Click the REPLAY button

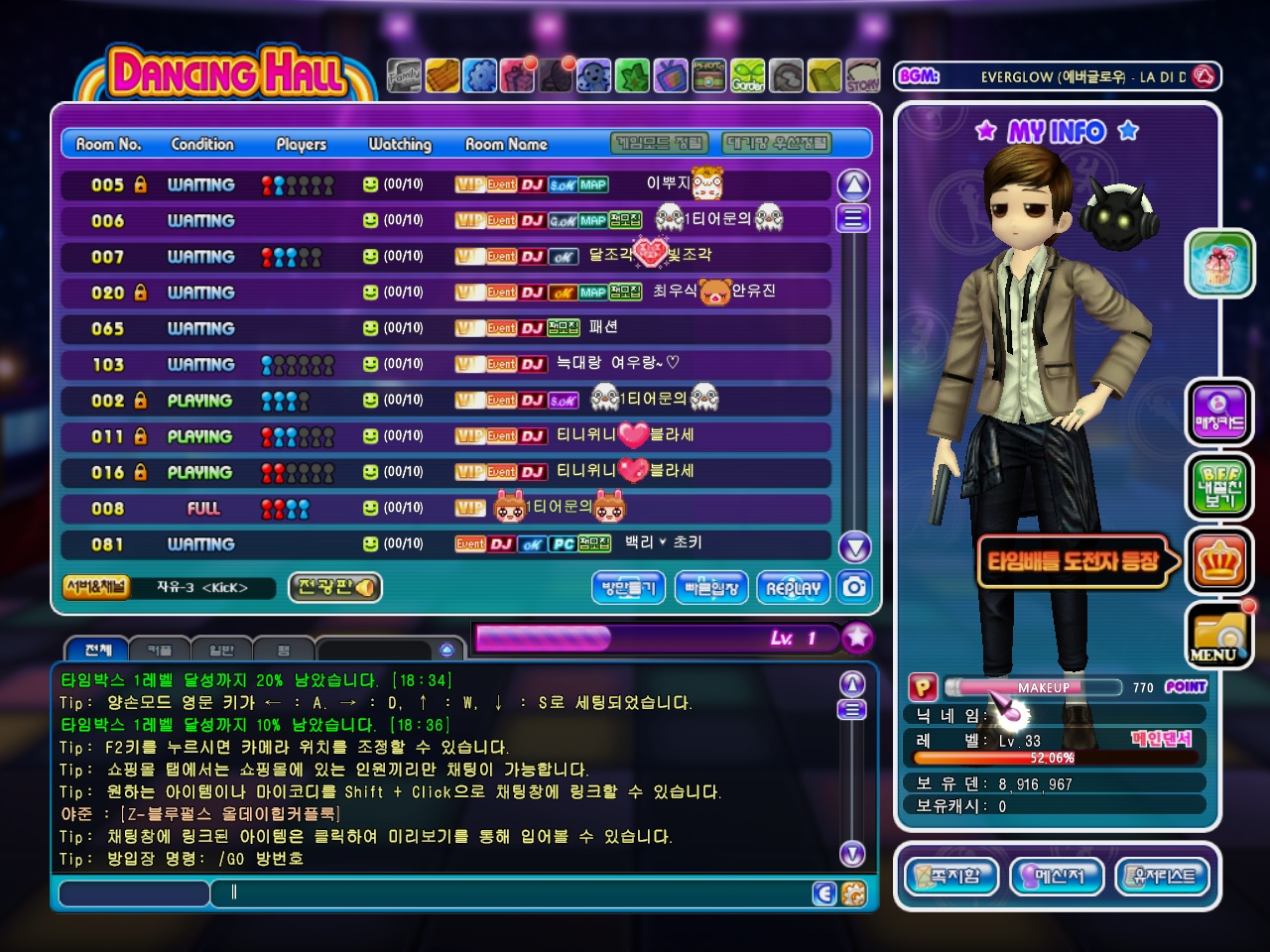793,588
